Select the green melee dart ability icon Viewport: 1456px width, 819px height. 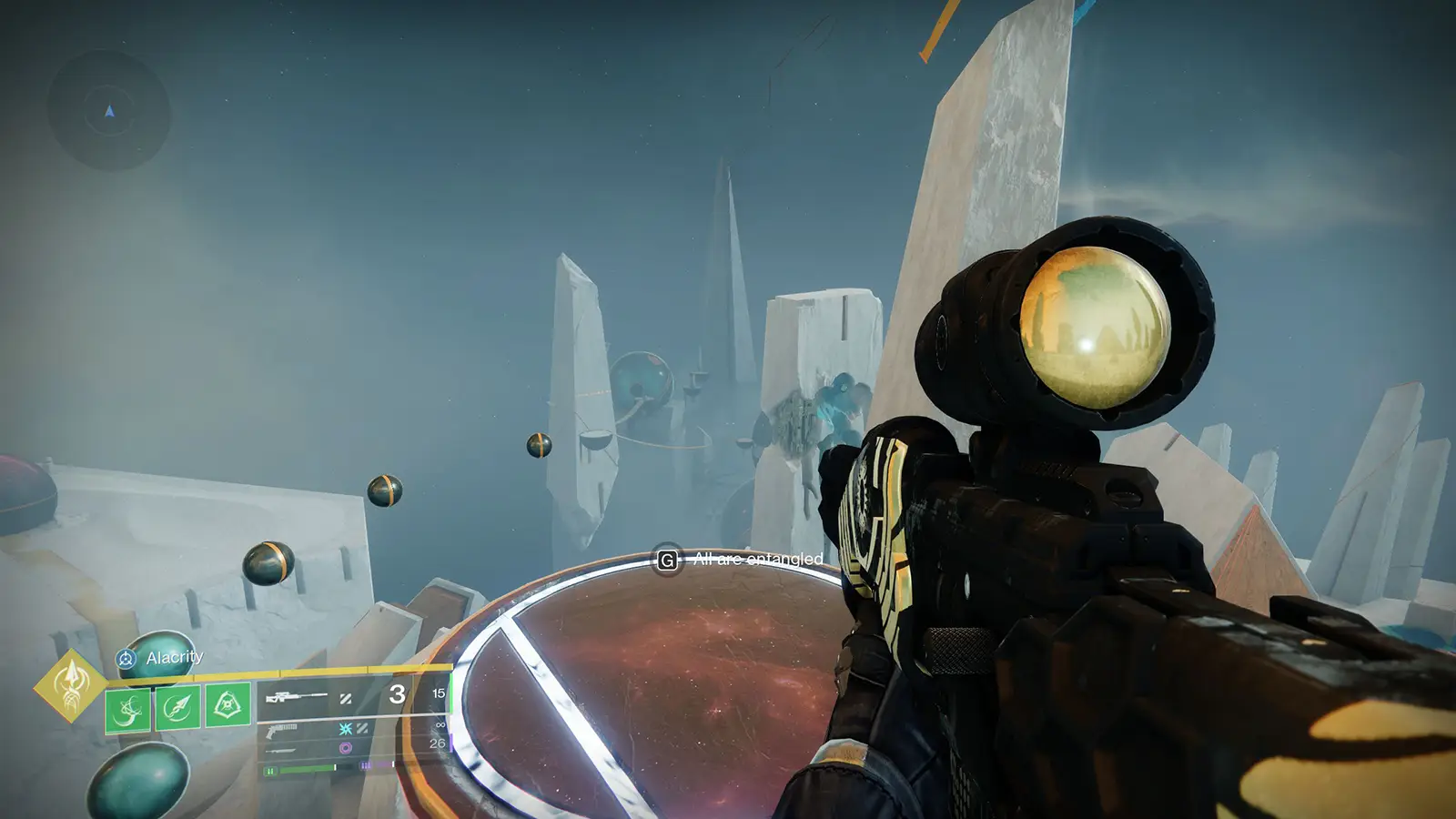177,709
